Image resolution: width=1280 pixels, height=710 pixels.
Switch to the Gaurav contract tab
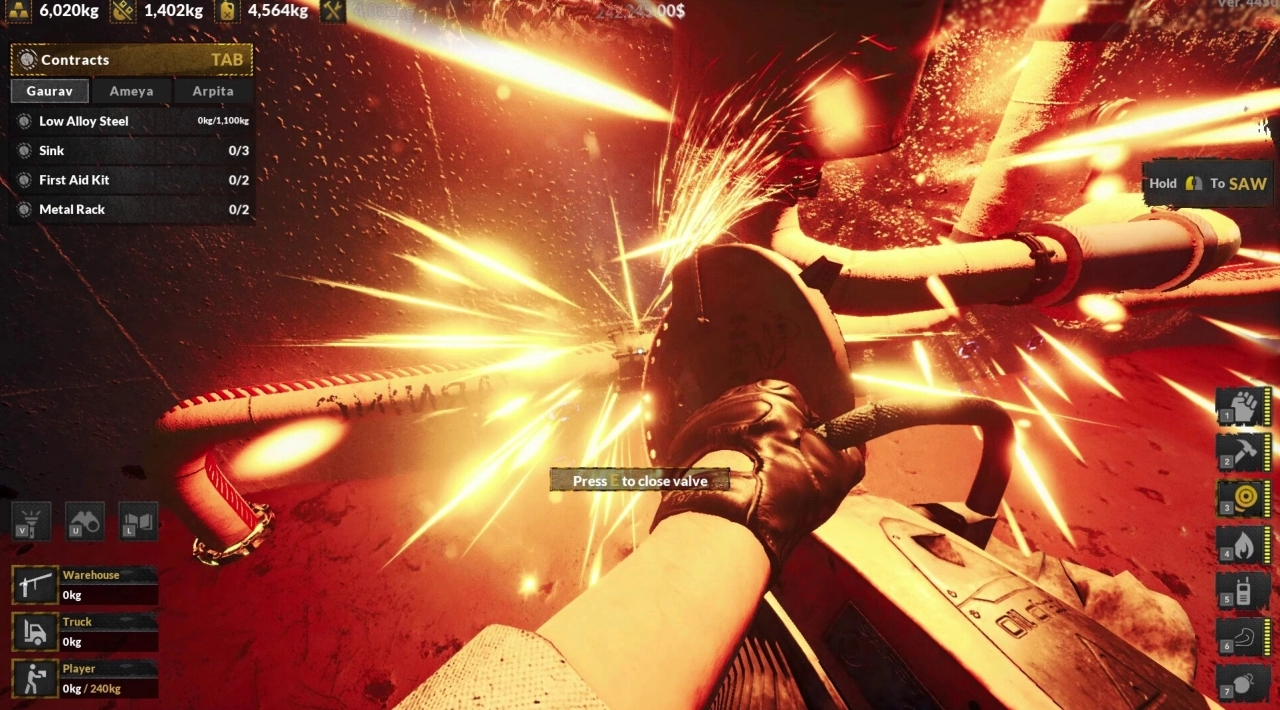tap(50, 91)
